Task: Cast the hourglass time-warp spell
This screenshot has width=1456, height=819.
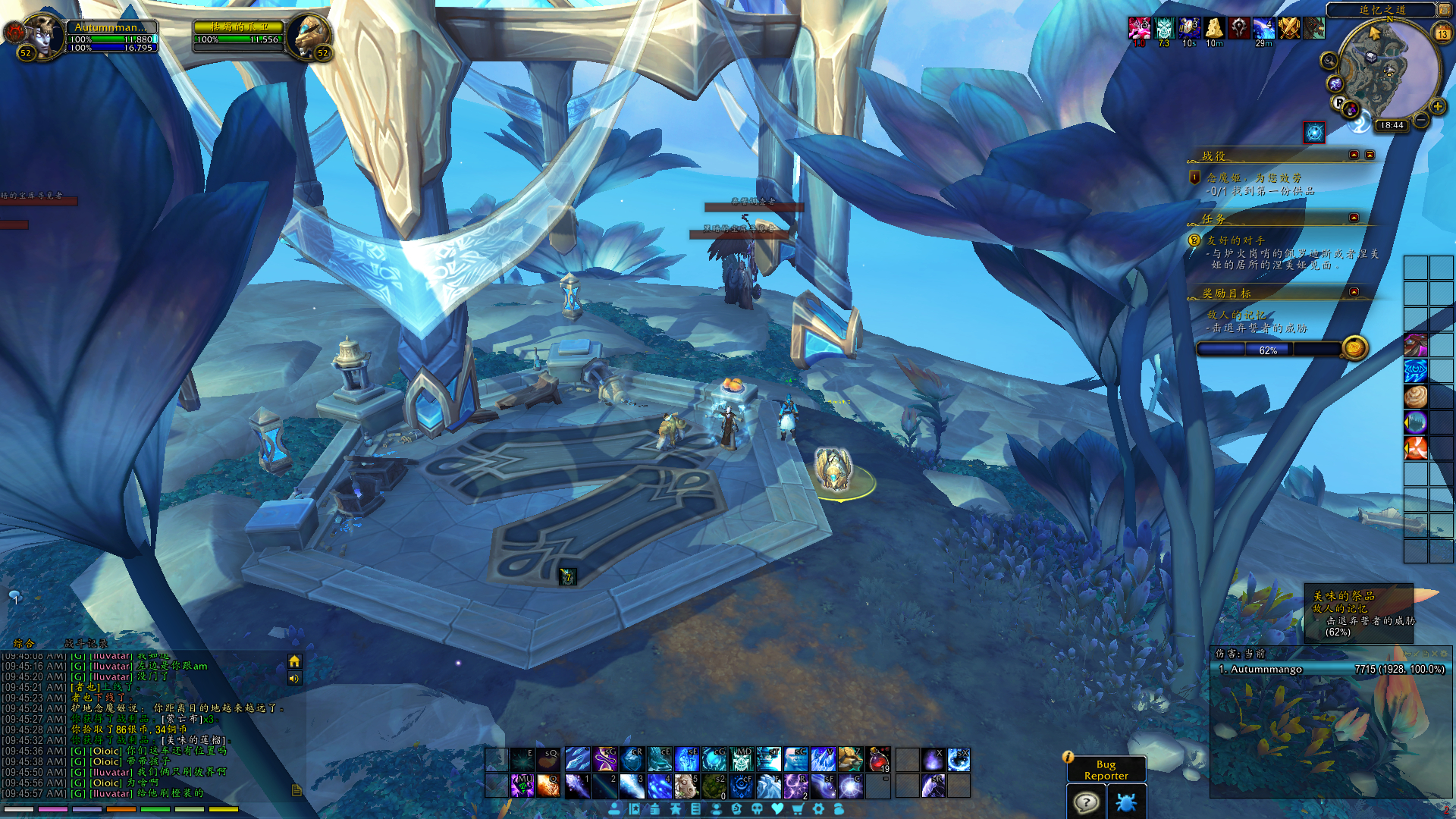Action: click(x=605, y=759)
